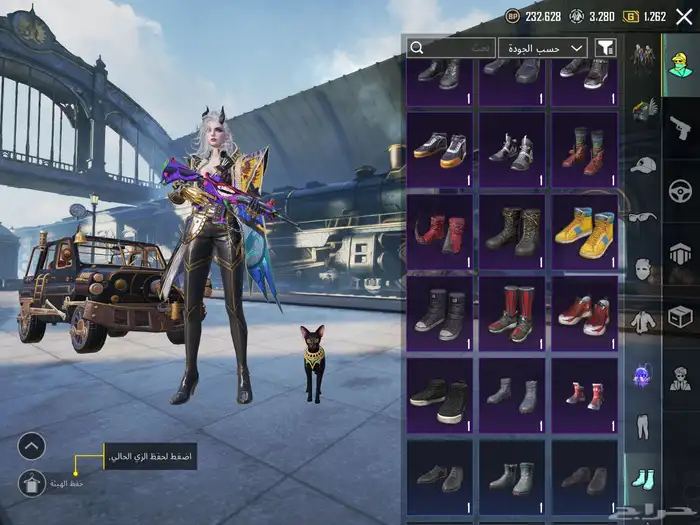The image size is (700, 525).
Task: Select the orange and white sneakers
Action: (x=440, y=149)
